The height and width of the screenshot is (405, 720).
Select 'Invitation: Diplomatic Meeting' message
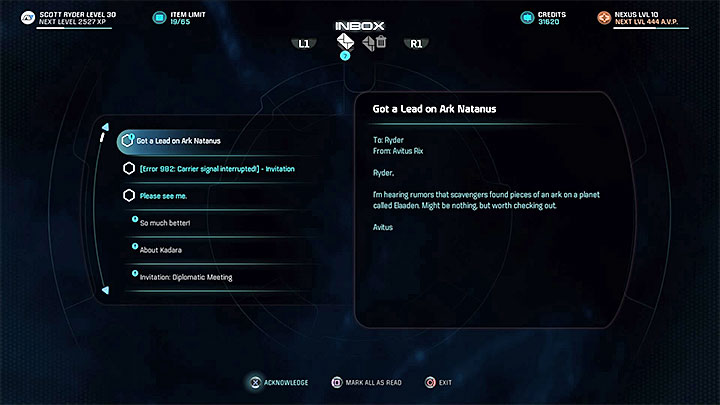(x=186, y=276)
